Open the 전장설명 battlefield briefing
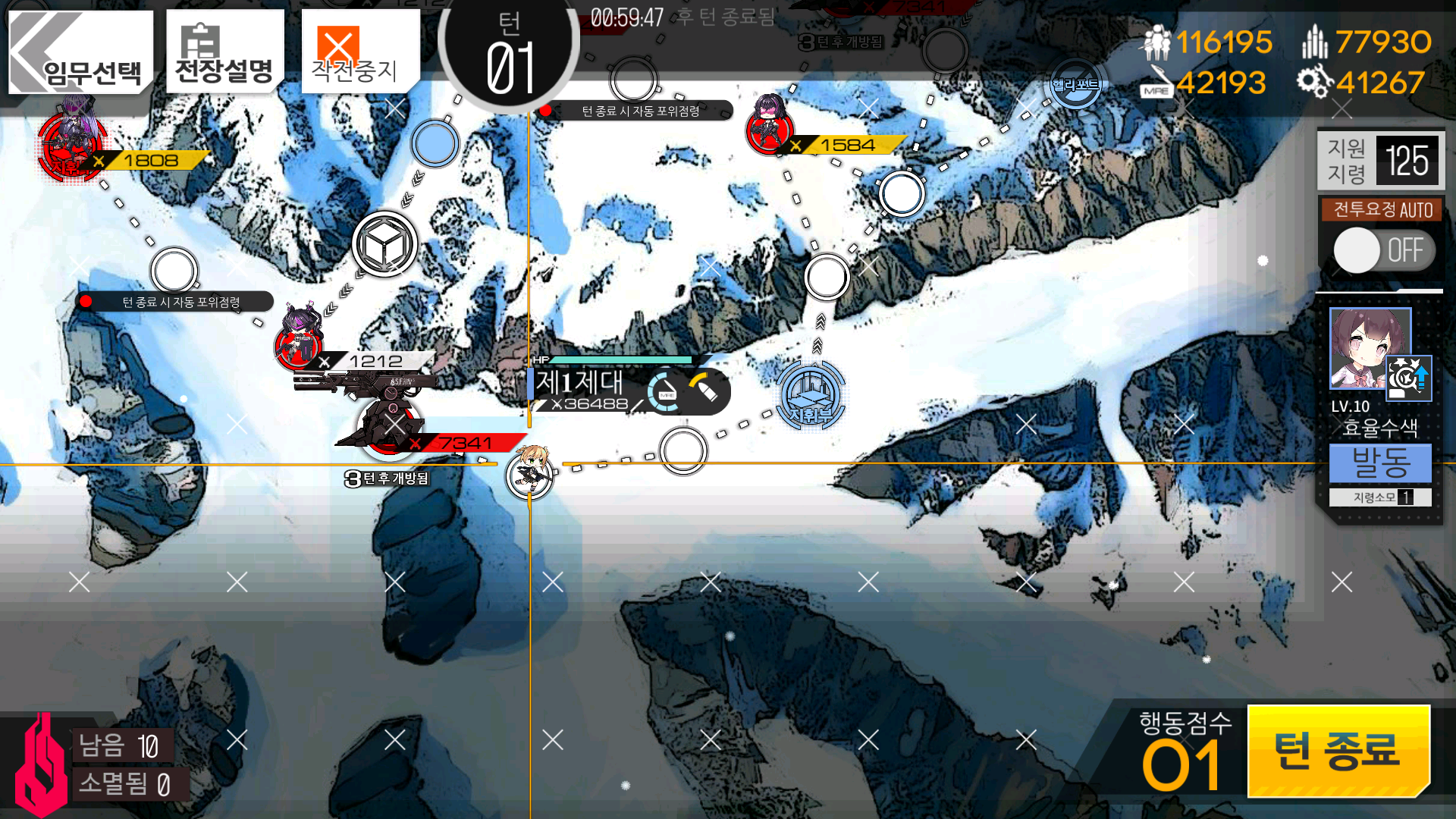 (224, 52)
